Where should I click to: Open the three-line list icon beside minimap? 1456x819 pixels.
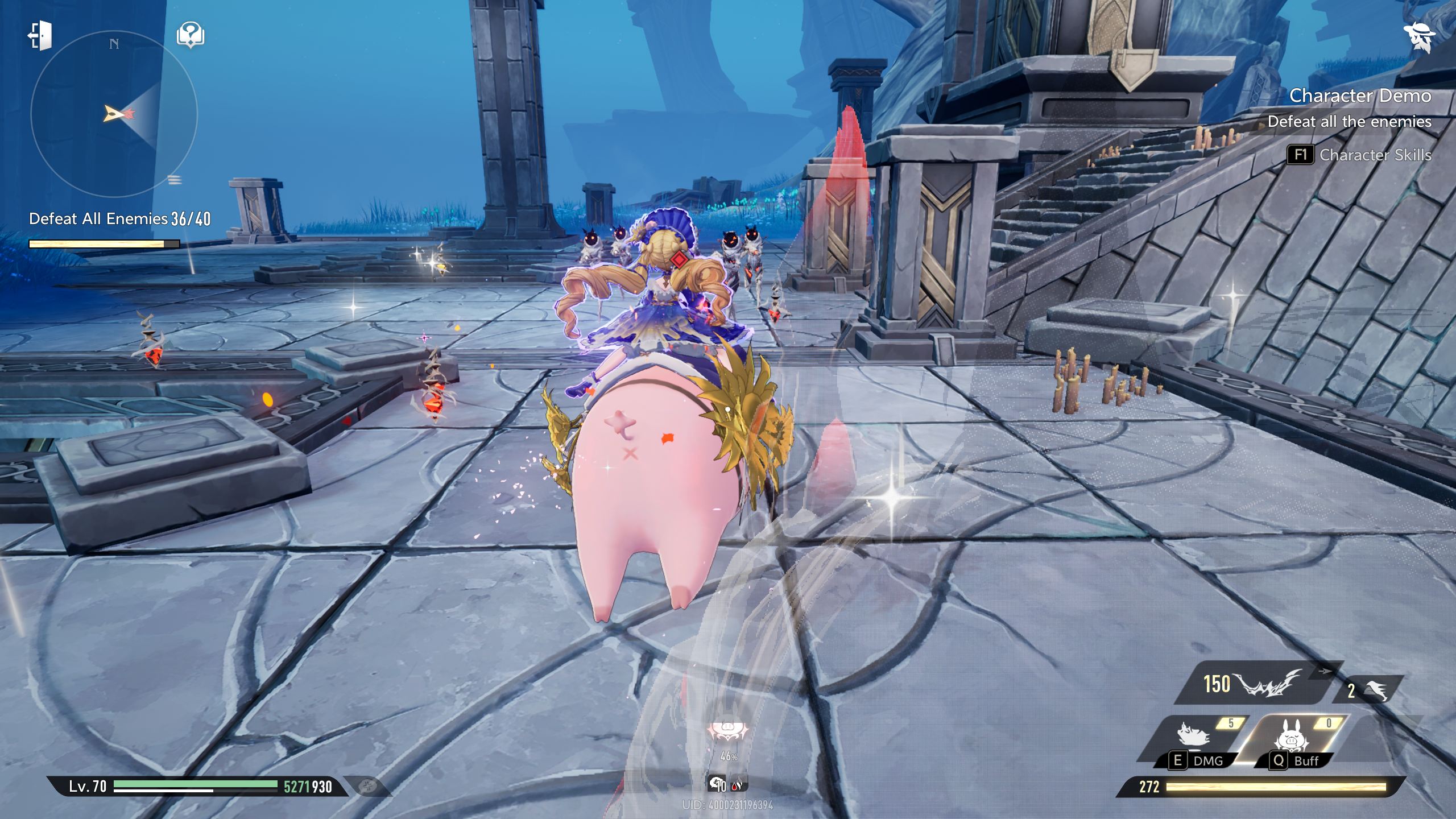[x=175, y=181]
